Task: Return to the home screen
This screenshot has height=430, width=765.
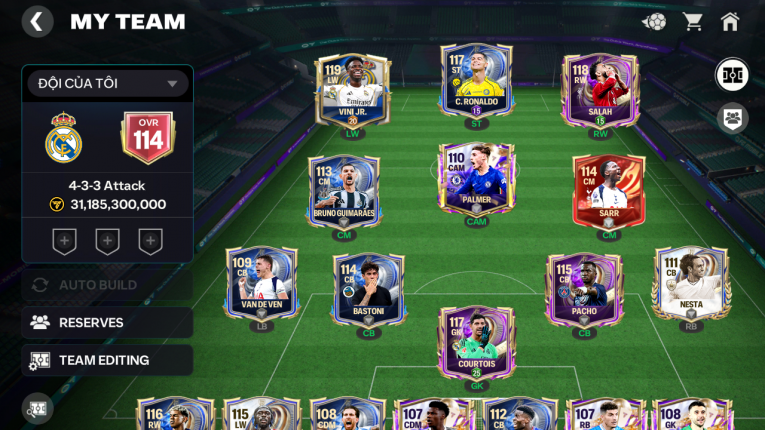Action: coord(730,21)
